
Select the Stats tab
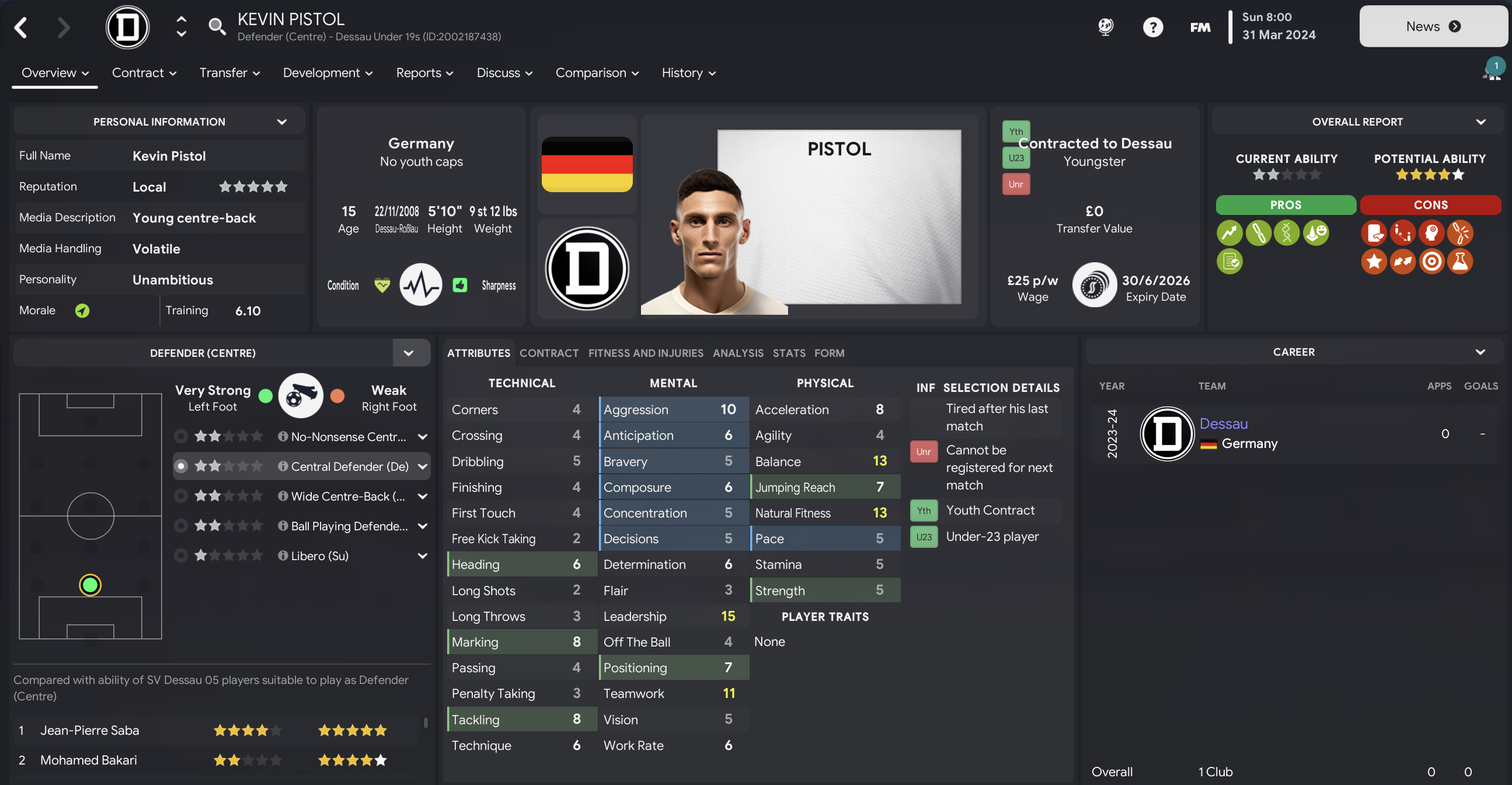click(788, 353)
